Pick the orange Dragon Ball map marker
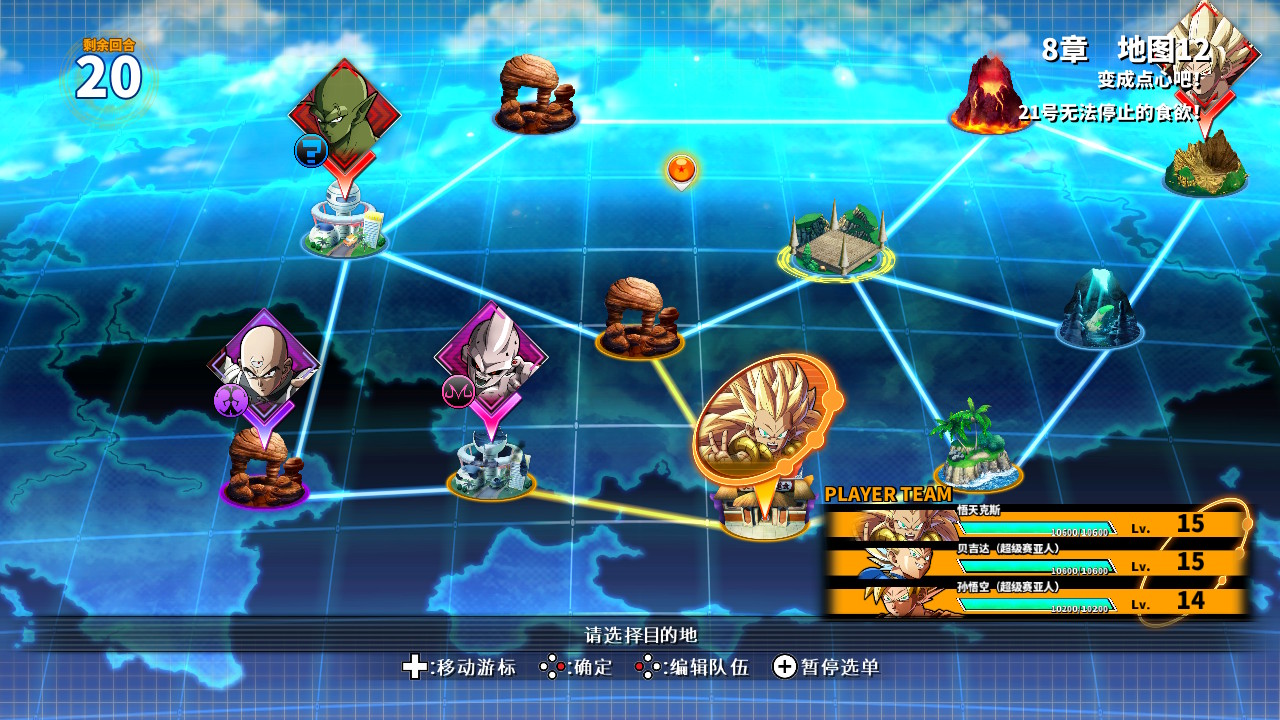Image resolution: width=1280 pixels, height=720 pixels. coord(681,170)
